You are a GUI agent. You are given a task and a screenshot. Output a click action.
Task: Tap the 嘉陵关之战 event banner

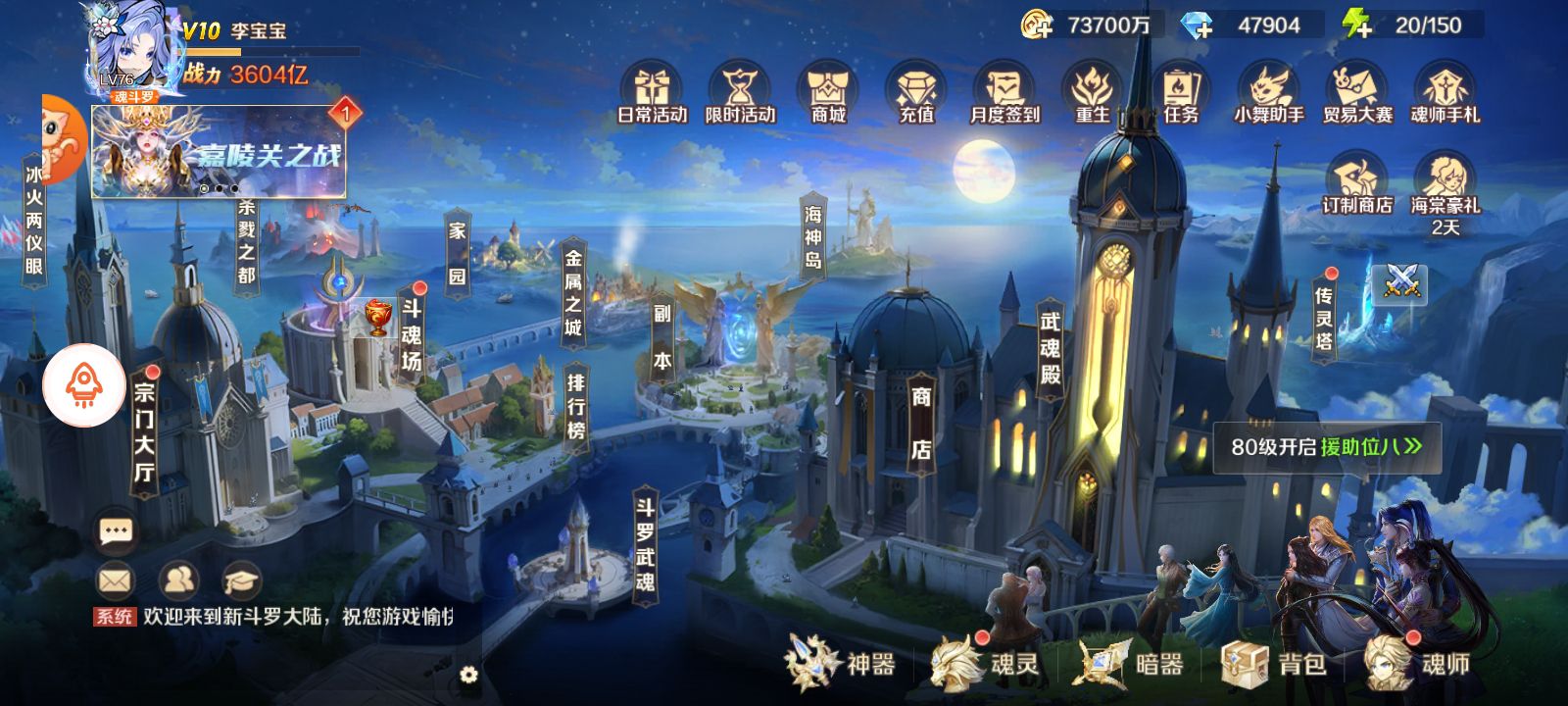coord(219,153)
